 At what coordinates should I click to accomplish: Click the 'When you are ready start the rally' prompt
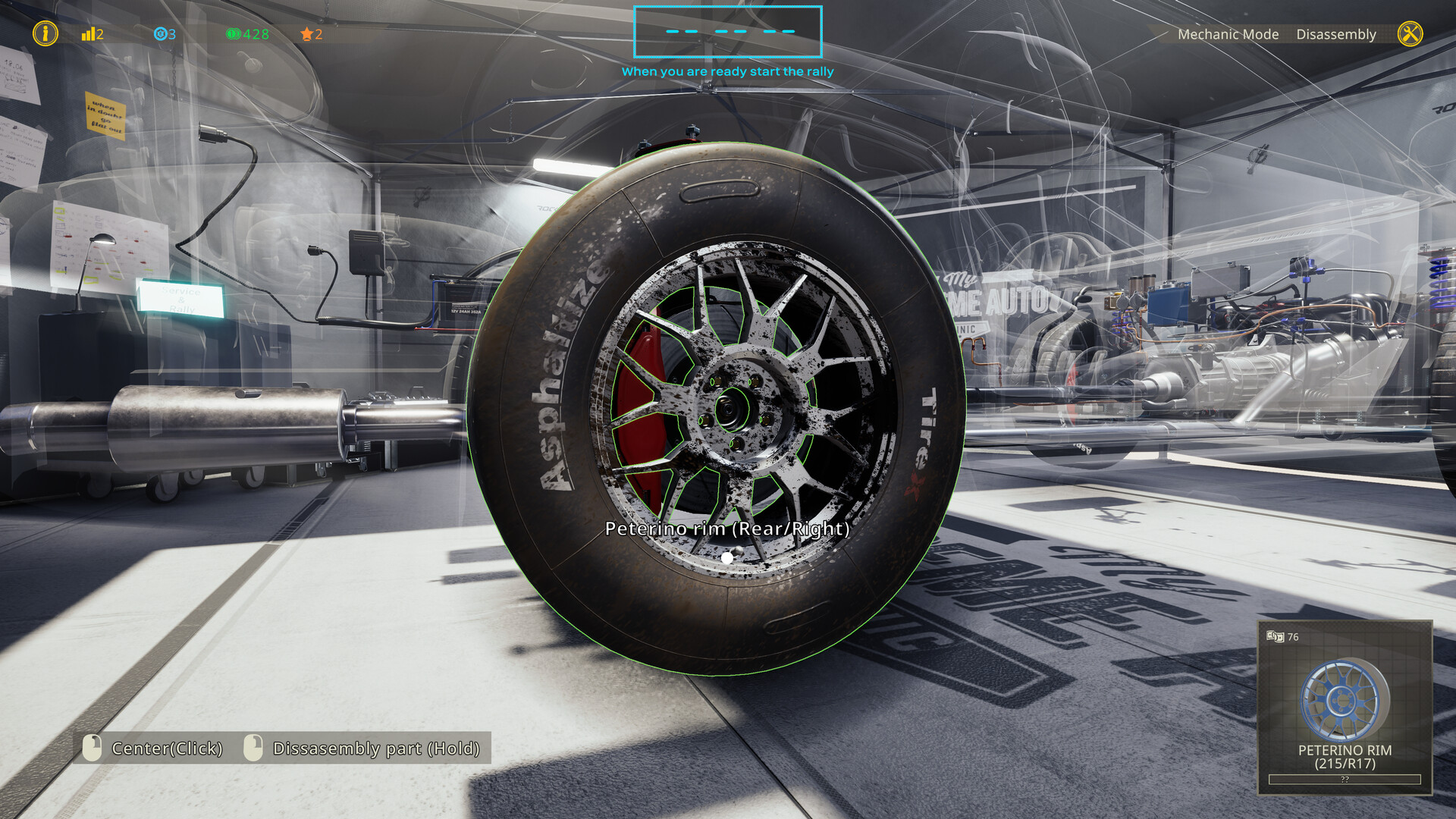tap(727, 71)
